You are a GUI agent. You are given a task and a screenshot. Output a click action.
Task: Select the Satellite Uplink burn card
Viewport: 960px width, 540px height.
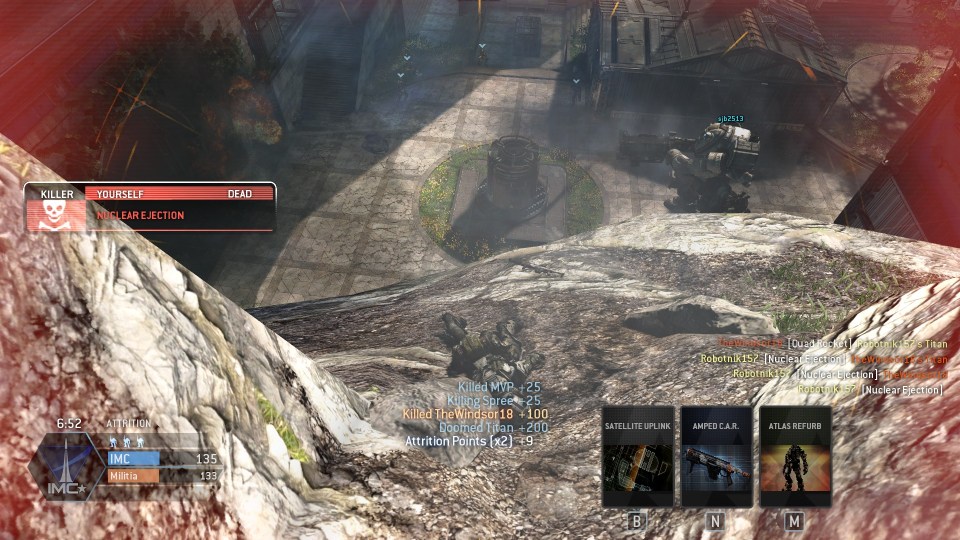tap(638, 457)
